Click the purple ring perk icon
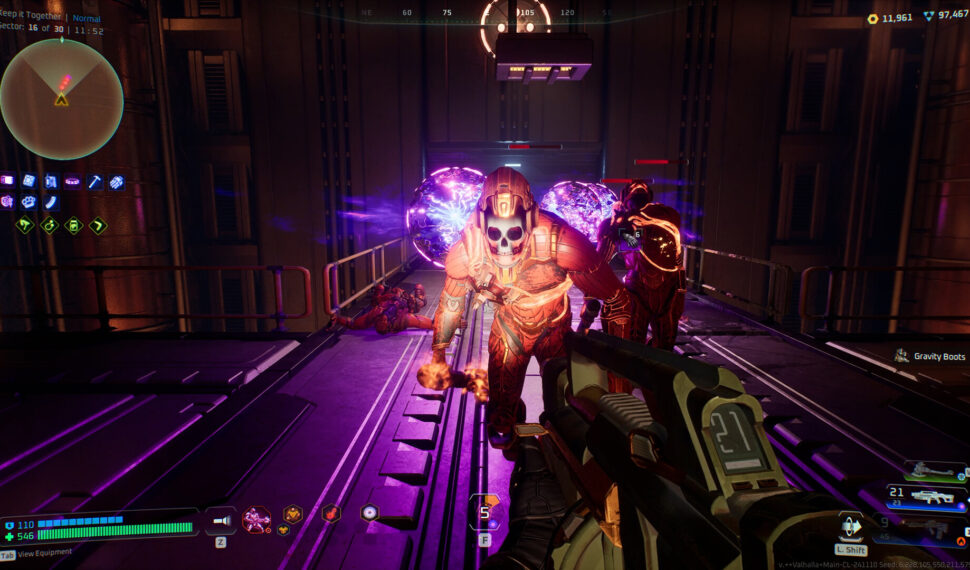 click(x=72, y=182)
